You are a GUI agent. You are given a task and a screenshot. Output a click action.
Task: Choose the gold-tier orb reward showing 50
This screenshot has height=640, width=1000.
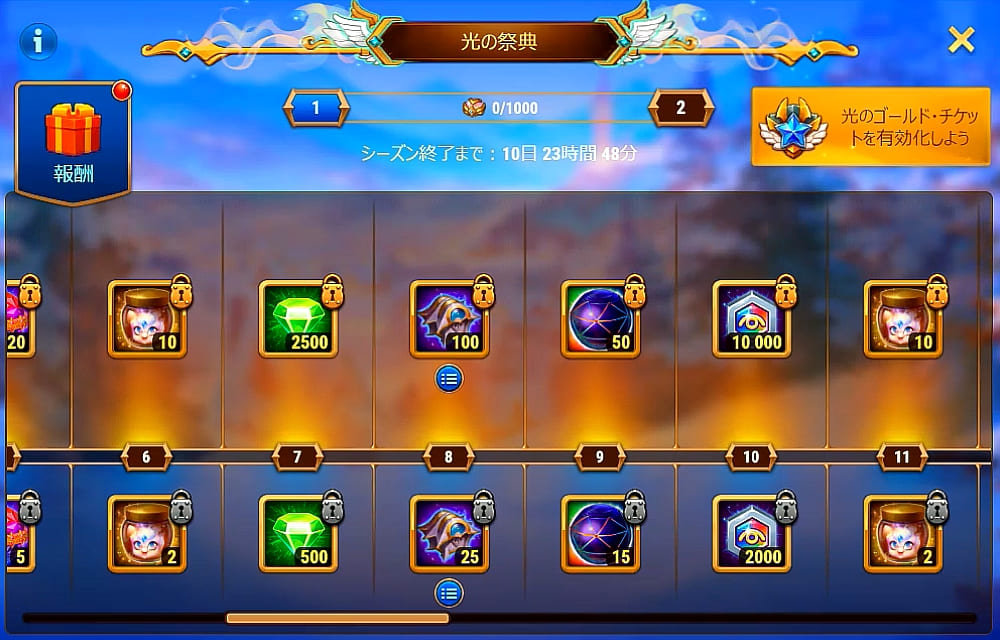pos(600,319)
